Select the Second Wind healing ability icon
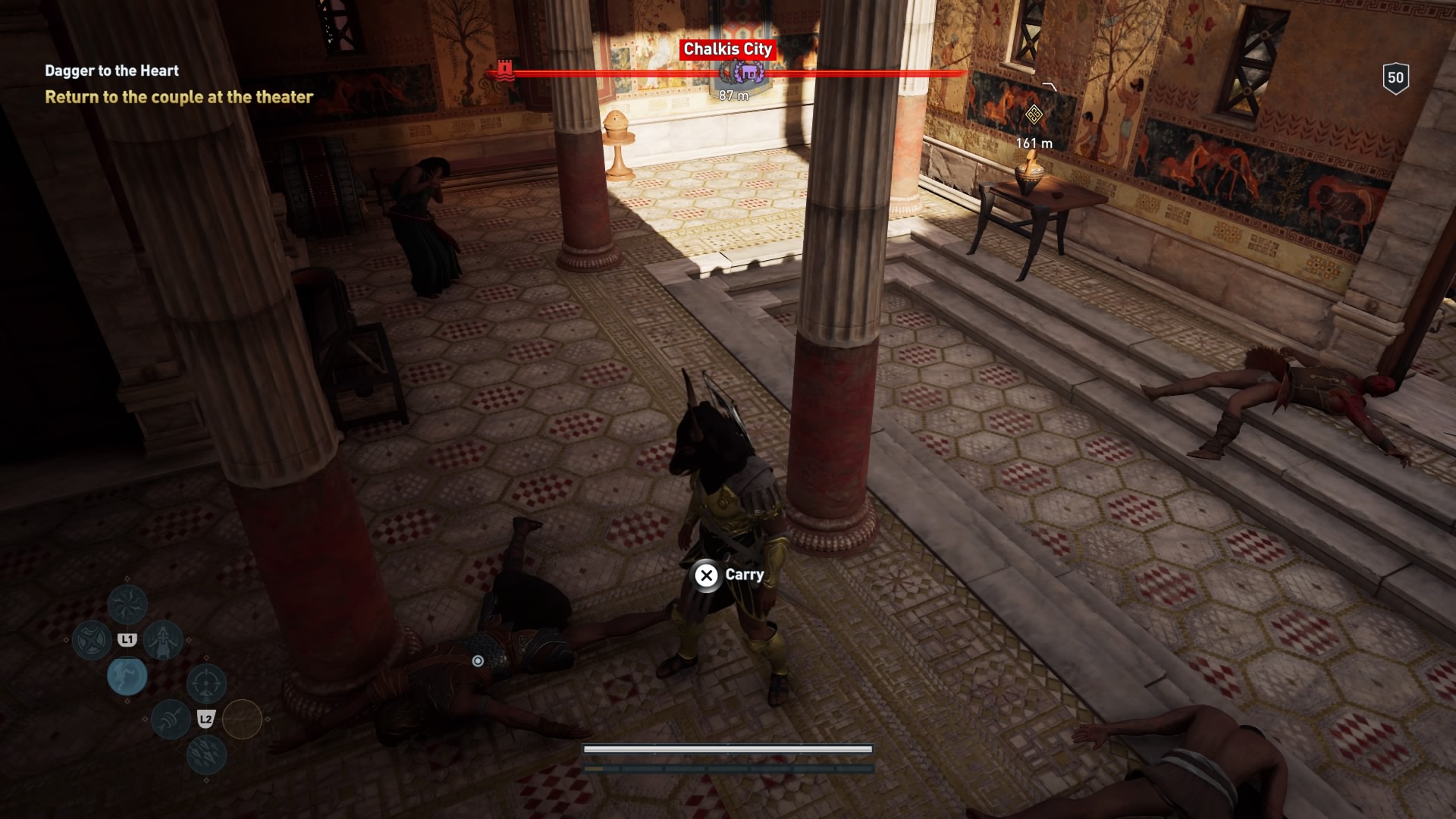Image resolution: width=1456 pixels, height=819 pixels. pyautogui.click(x=164, y=640)
